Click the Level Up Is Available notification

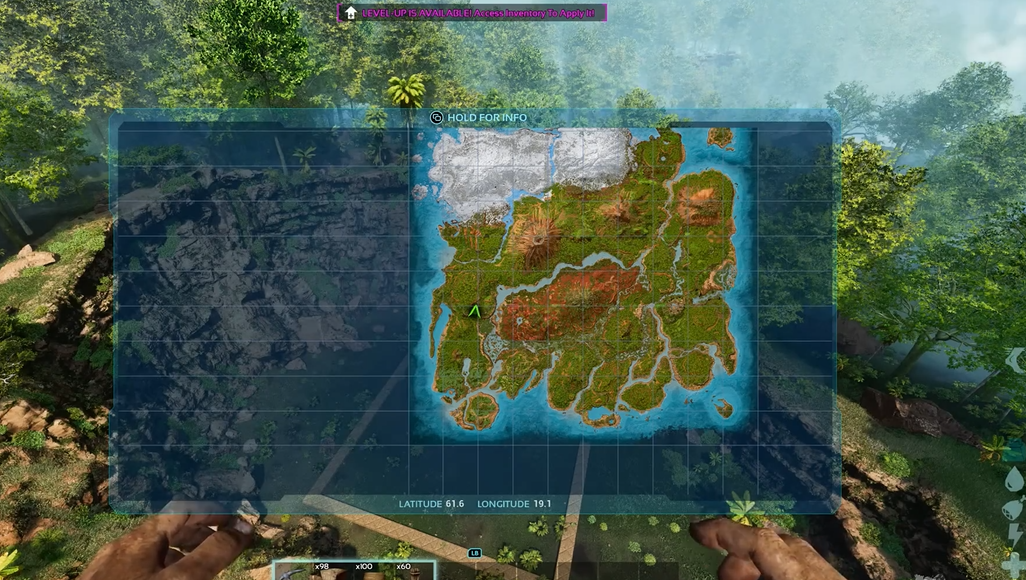point(471,12)
